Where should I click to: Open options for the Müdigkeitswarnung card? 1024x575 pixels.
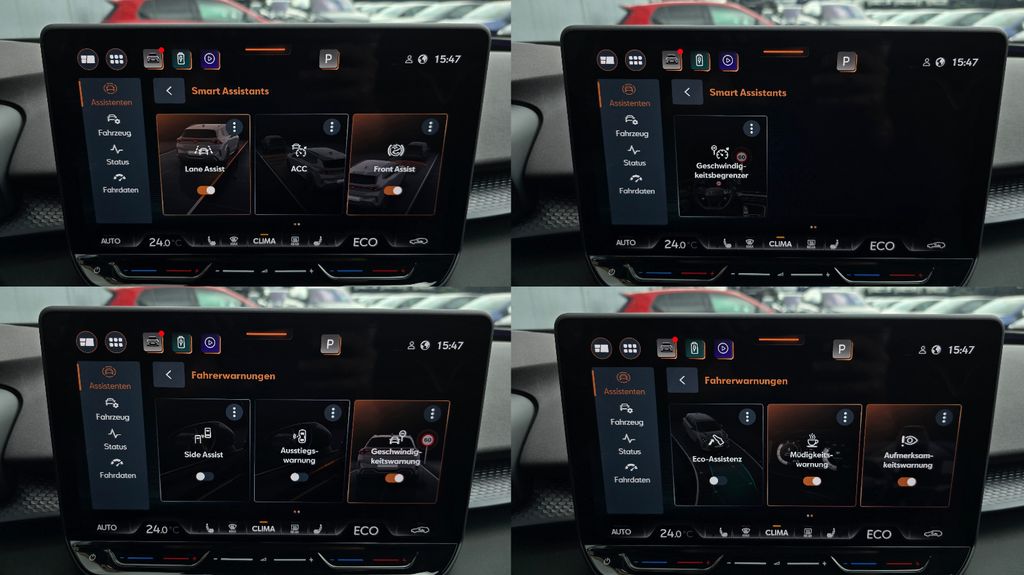845,416
